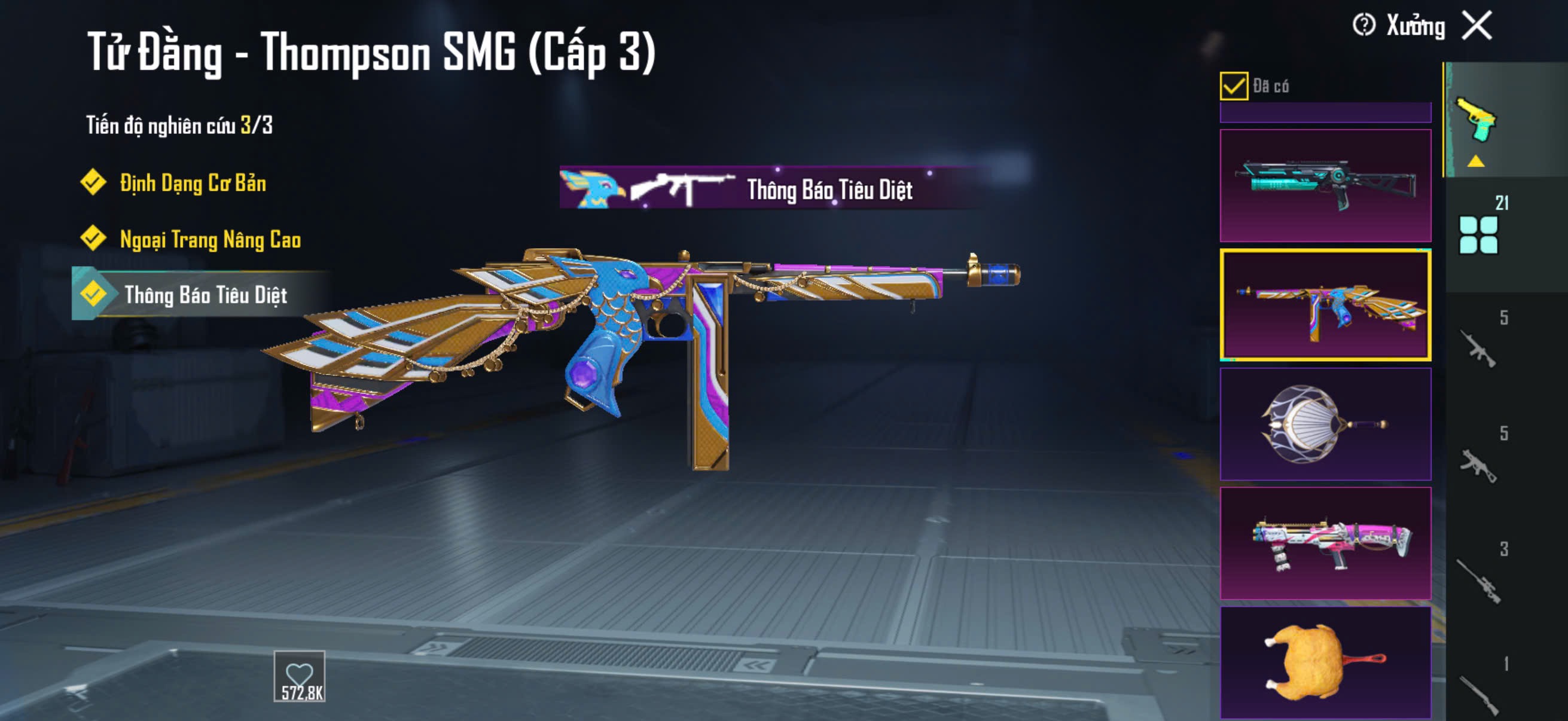Select the teal futuristic rifle skin thumbnail
Screen dimensions: 1568x721
(1325, 185)
